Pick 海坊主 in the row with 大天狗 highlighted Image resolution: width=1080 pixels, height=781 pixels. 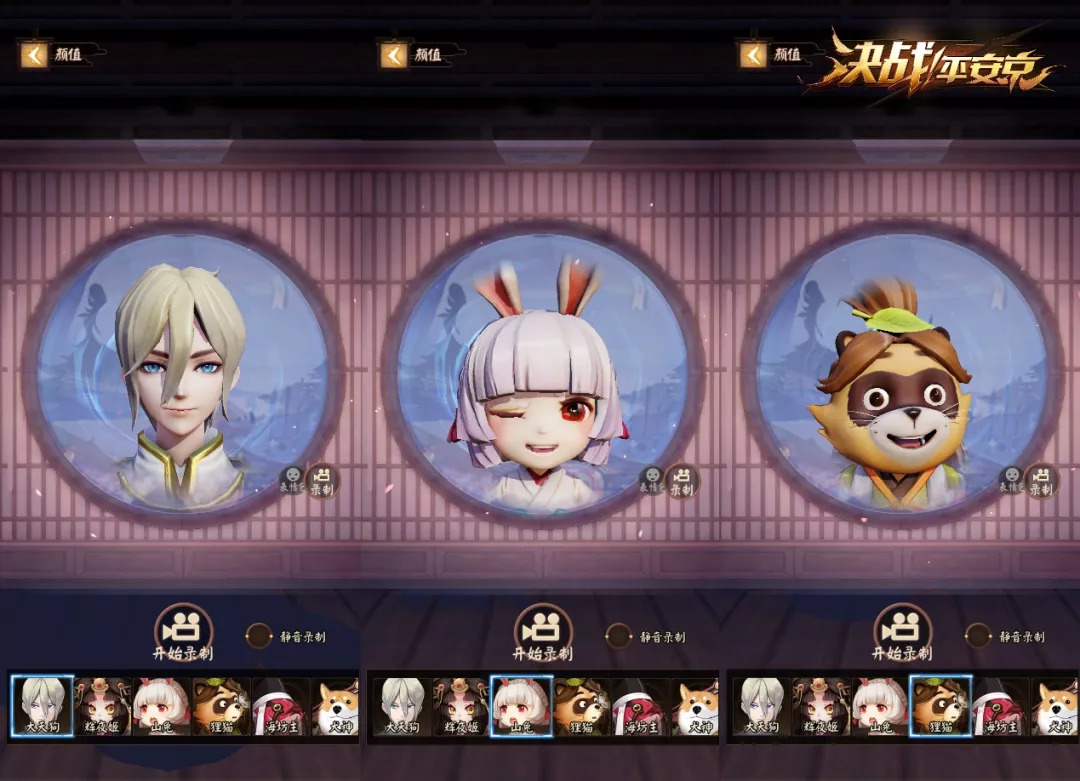[281, 706]
